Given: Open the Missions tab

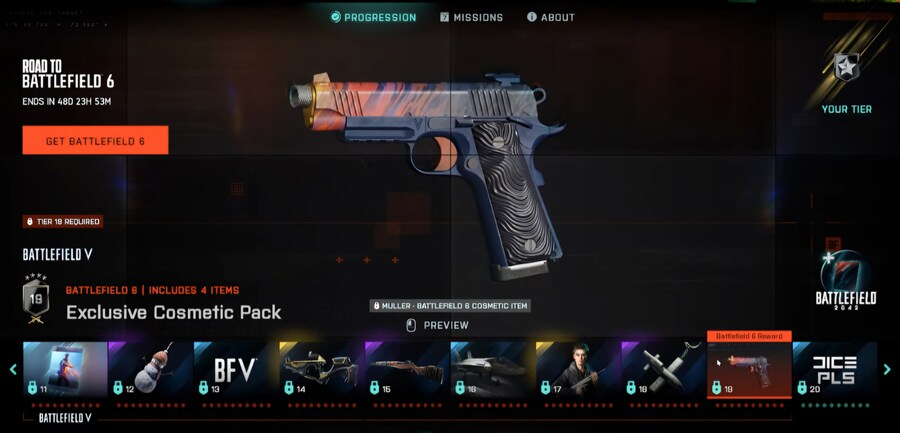Looking at the screenshot, I should [x=471, y=17].
